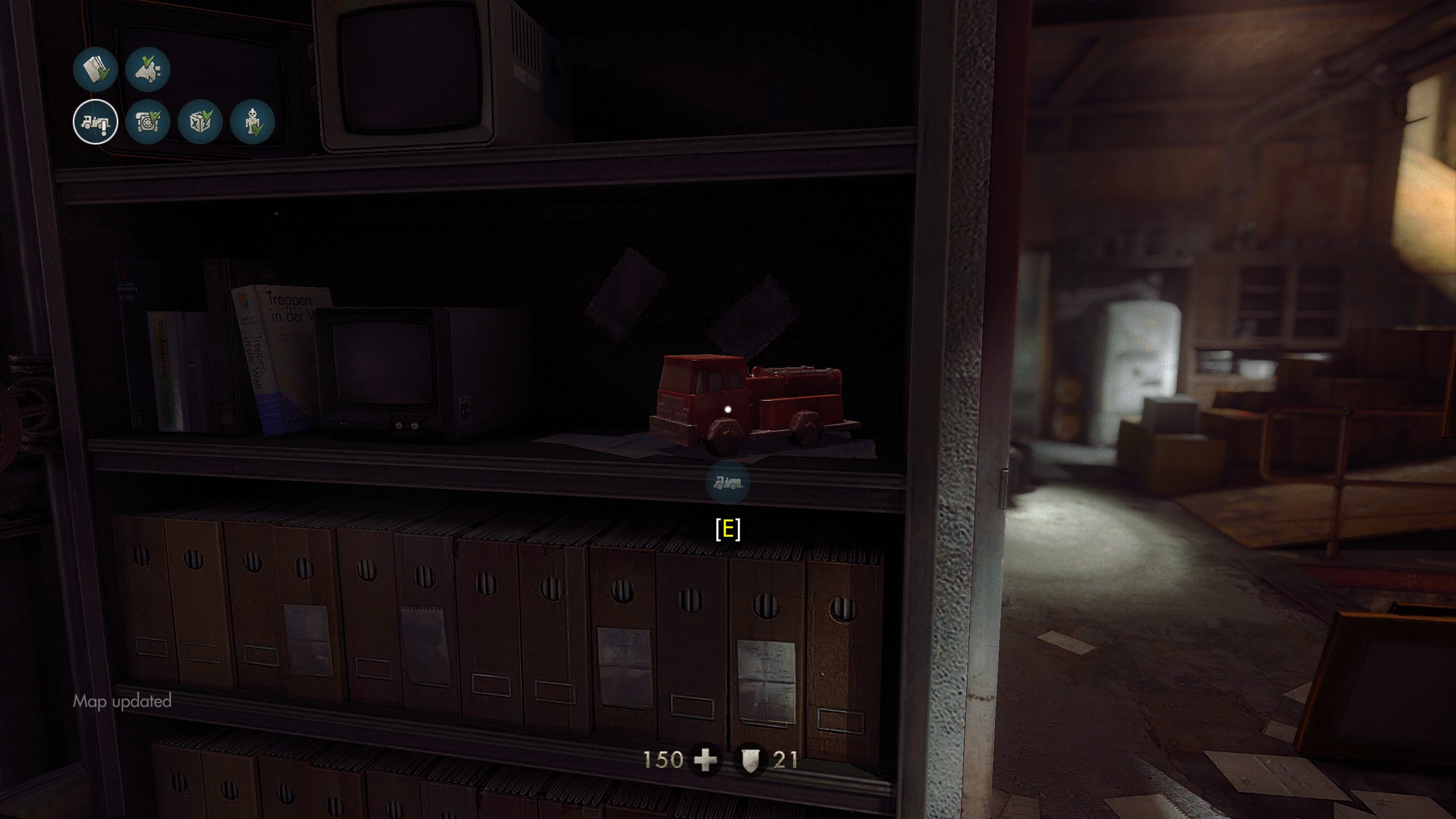Click the truck interaction marker under the toy

coord(727,483)
